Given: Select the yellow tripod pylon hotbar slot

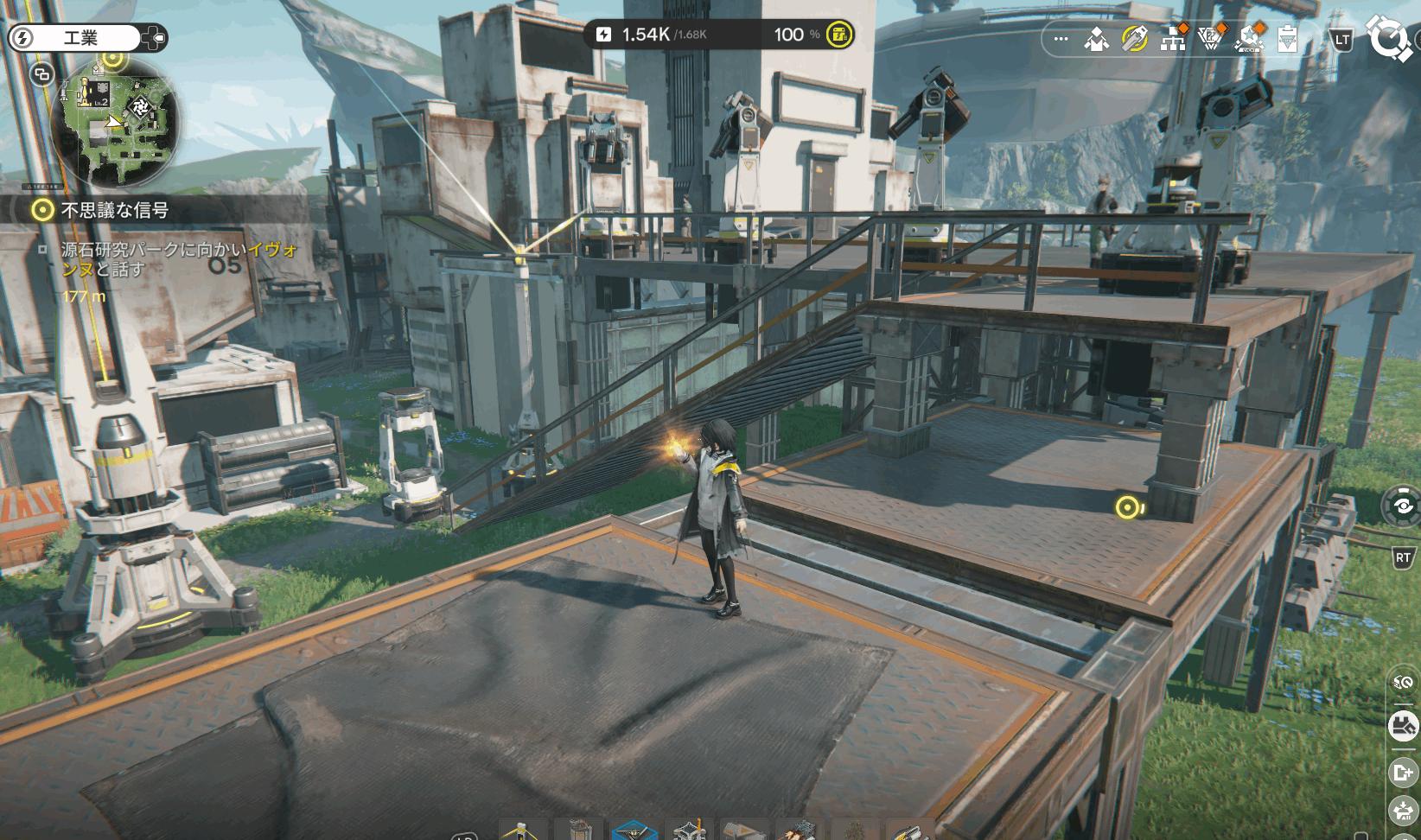Looking at the screenshot, I should [522, 831].
